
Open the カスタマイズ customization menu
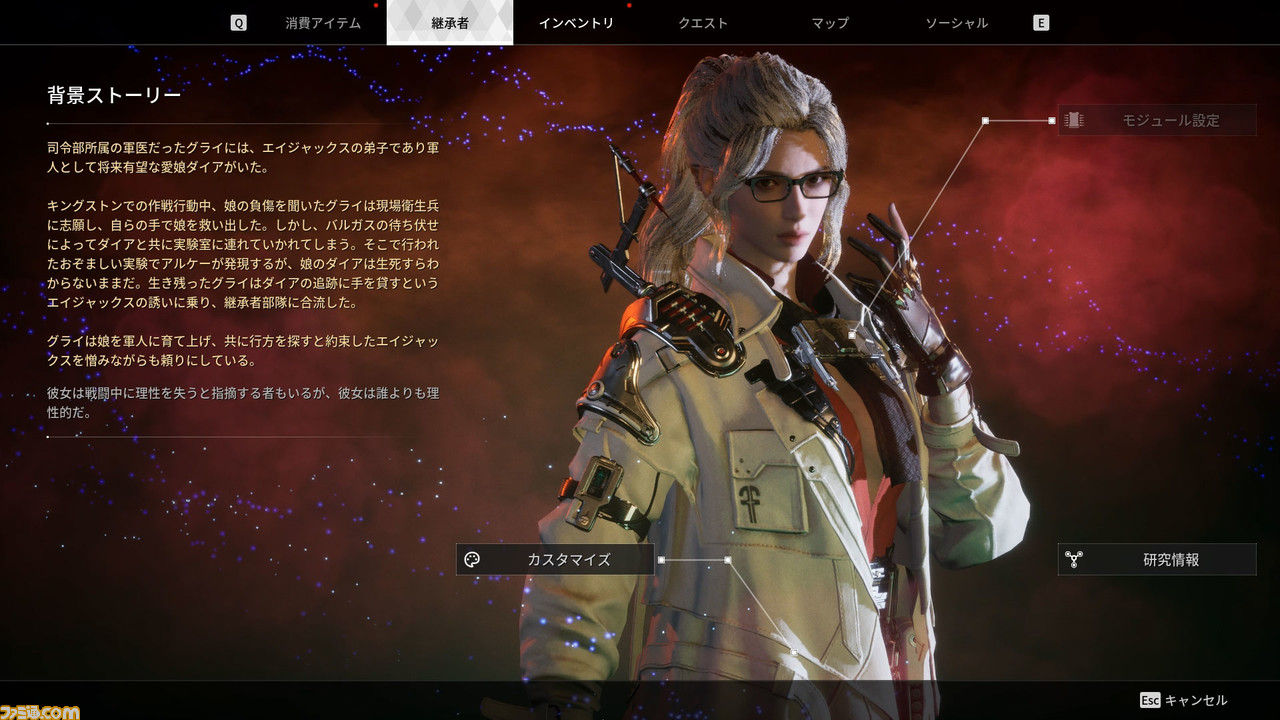click(555, 560)
